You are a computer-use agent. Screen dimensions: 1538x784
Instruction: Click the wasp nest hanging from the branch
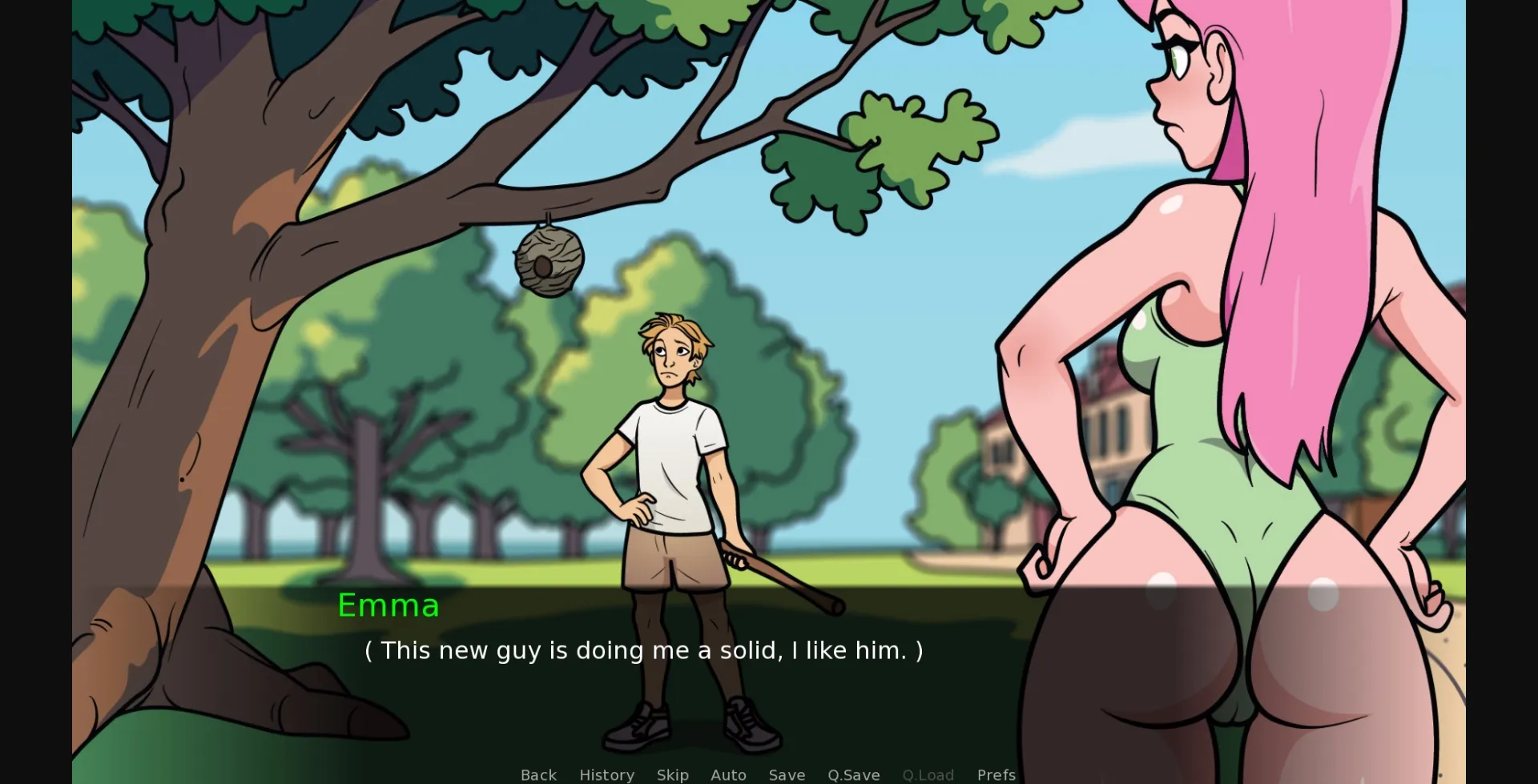(548, 260)
